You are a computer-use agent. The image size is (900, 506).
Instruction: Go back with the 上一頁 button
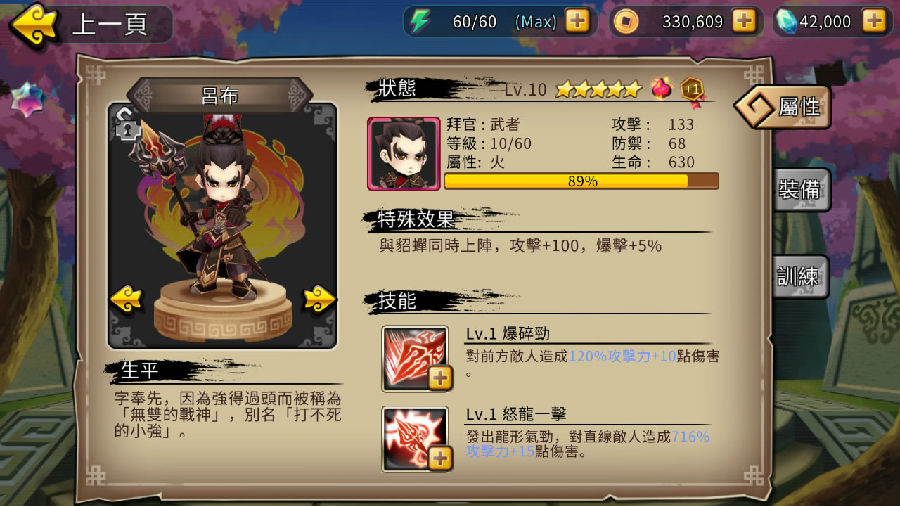tap(90, 24)
